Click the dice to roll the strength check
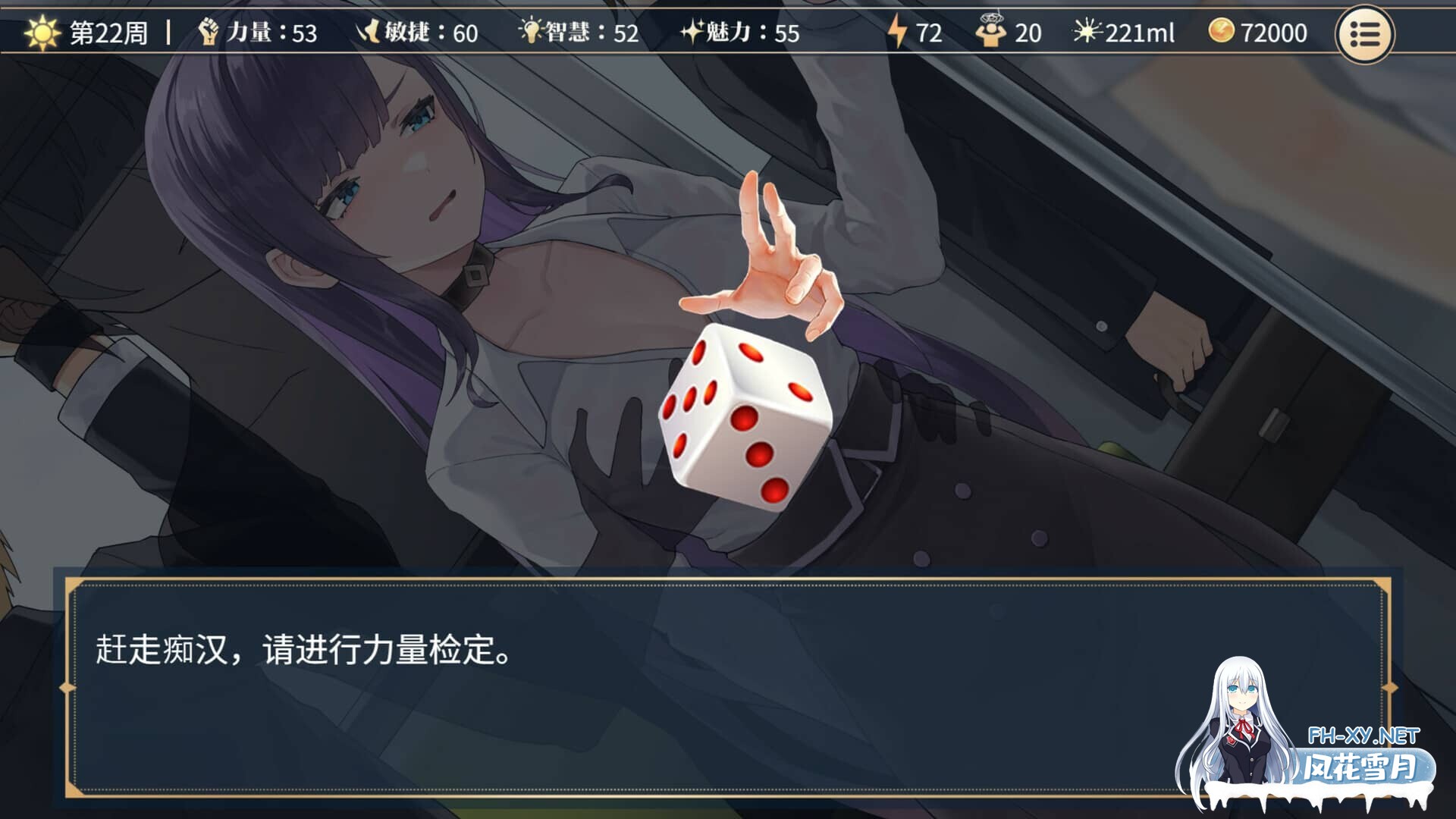The width and height of the screenshot is (1456, 819). [747, 417]
